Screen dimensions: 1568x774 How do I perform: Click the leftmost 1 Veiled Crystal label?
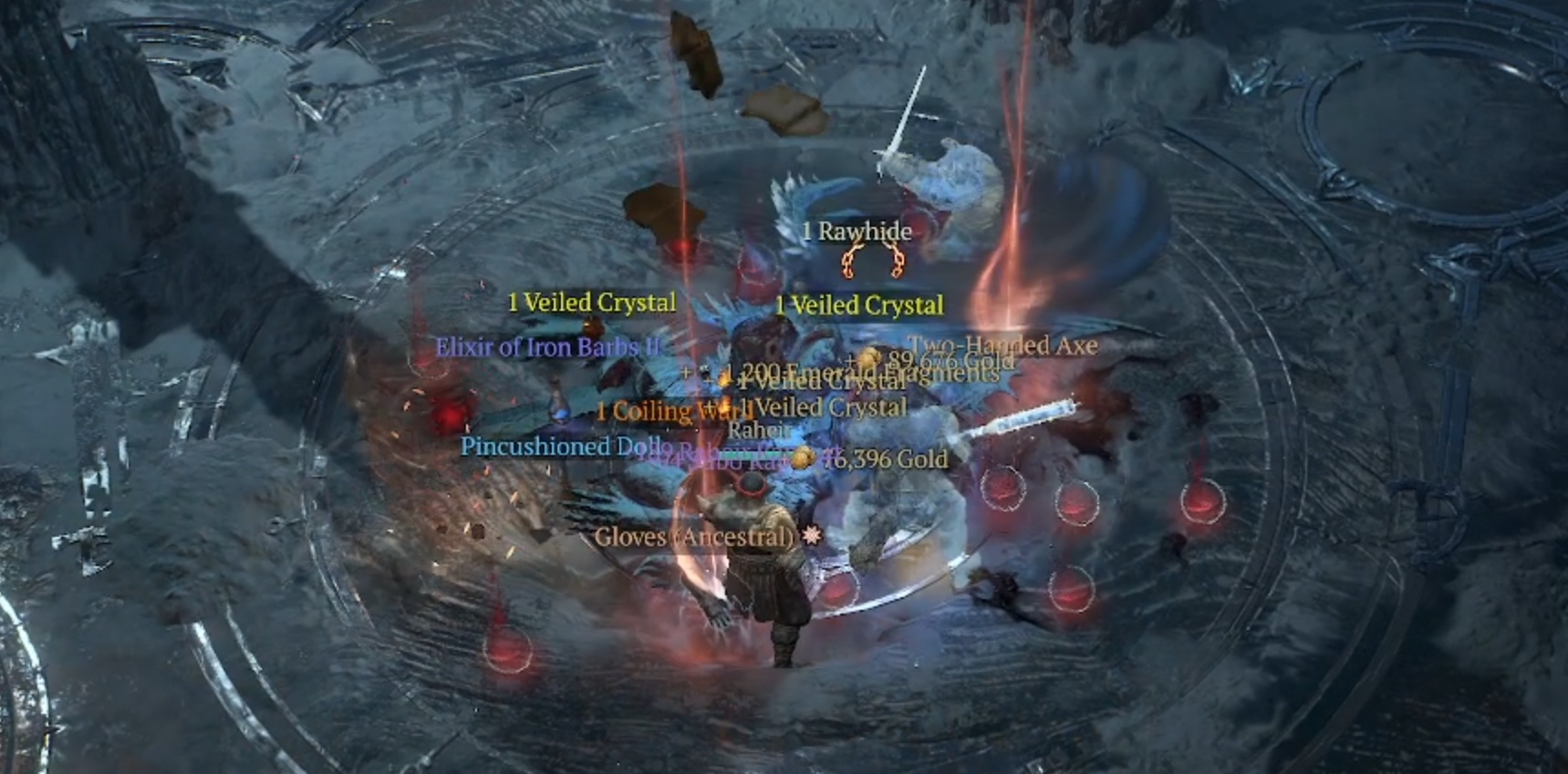(x=591, y=302)
